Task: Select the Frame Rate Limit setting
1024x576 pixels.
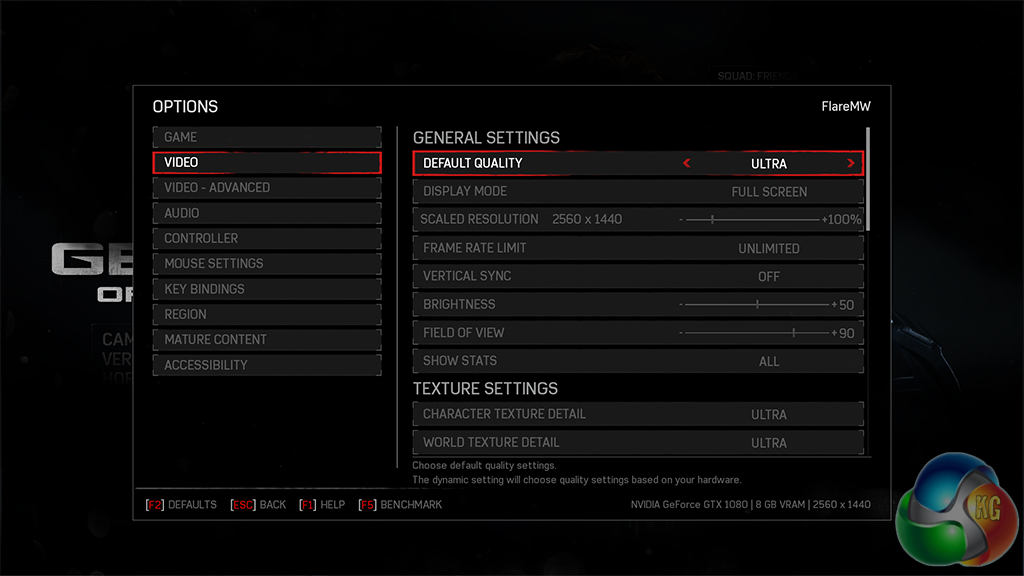Action: coord(637,248)
